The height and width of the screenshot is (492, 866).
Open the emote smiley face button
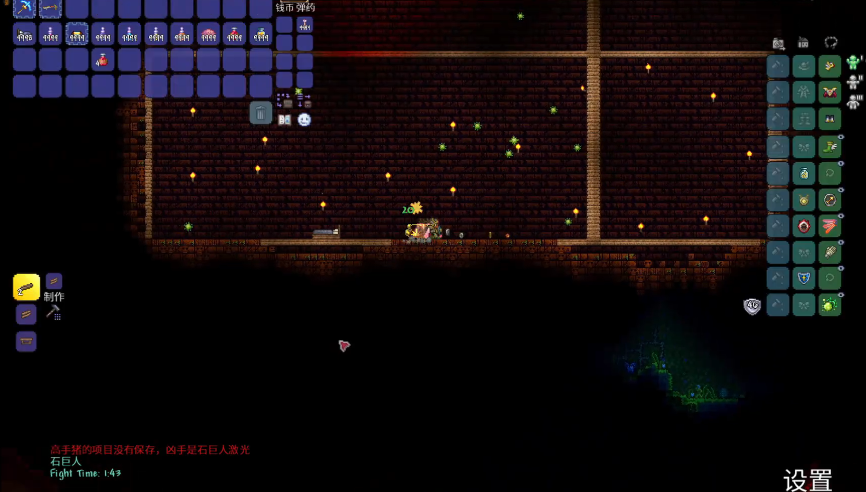coord(304,120)
